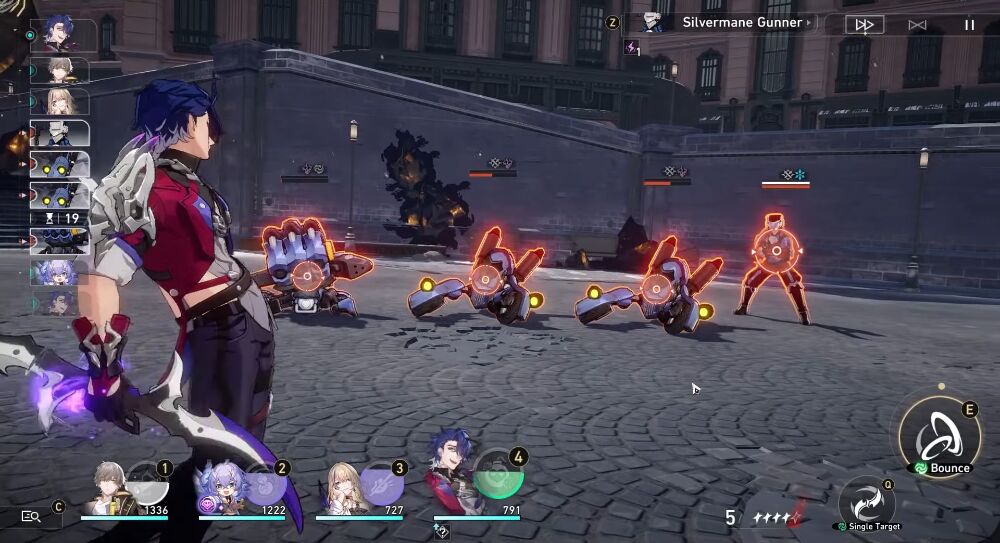Enable auto-battle mode
1000x543 pixels.
917,24
